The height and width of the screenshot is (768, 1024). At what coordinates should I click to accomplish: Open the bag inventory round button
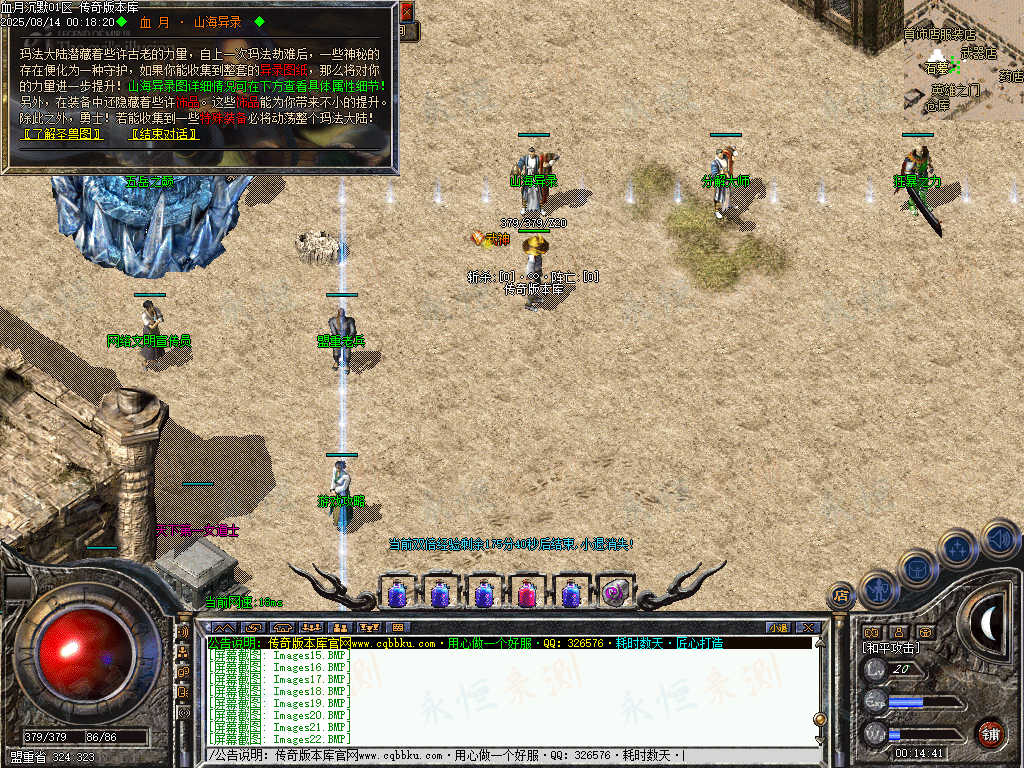tap(917, 568)
